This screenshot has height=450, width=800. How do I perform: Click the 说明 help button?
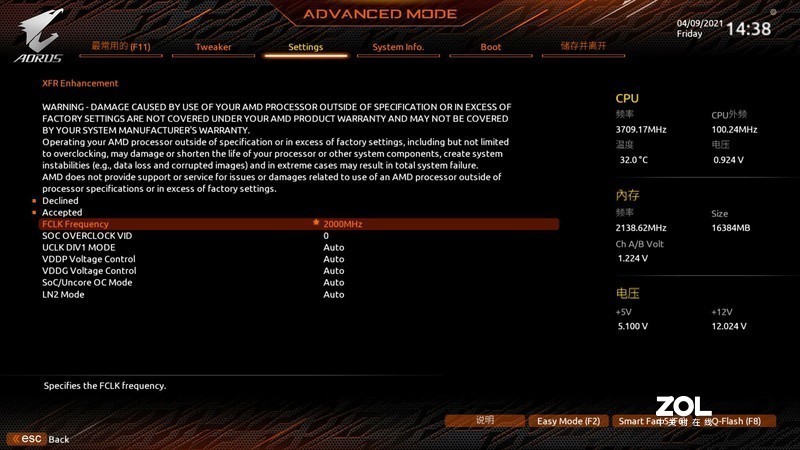point(485,421)
